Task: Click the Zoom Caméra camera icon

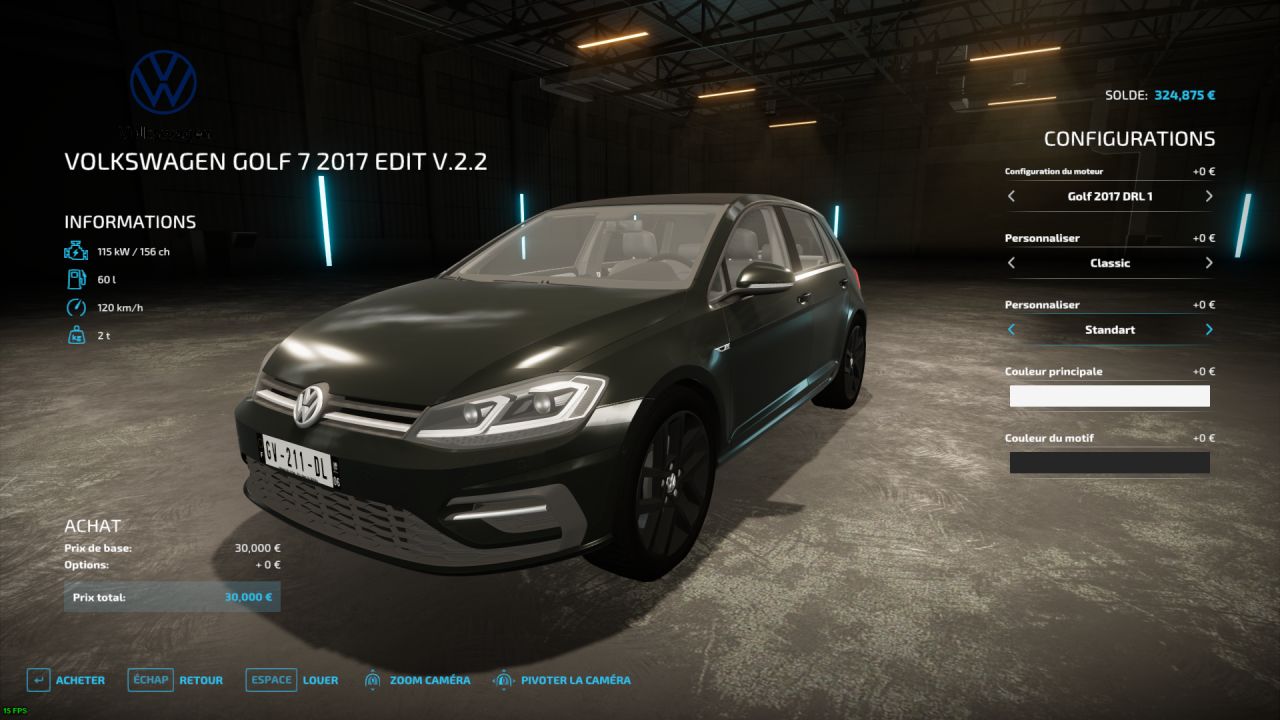Action: (373, 679)
